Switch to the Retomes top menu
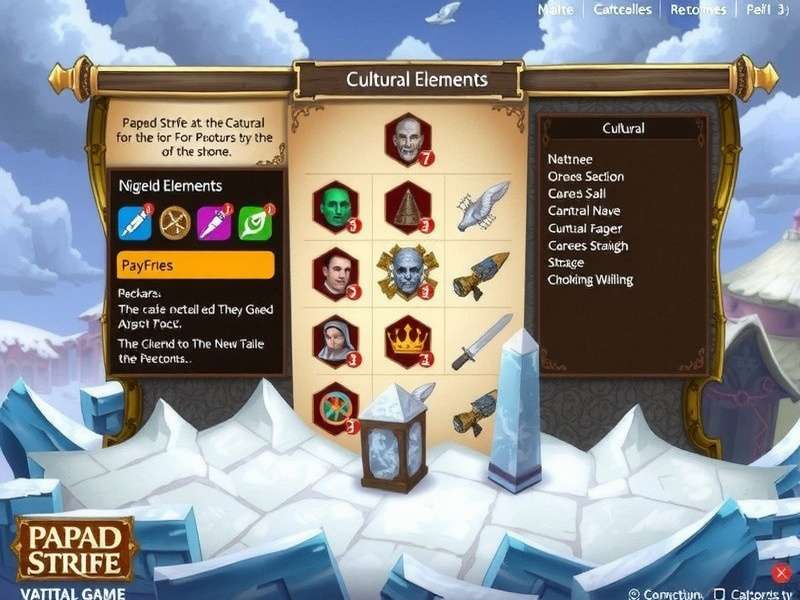This screenshot has width=800, height=600. [698, 10]
